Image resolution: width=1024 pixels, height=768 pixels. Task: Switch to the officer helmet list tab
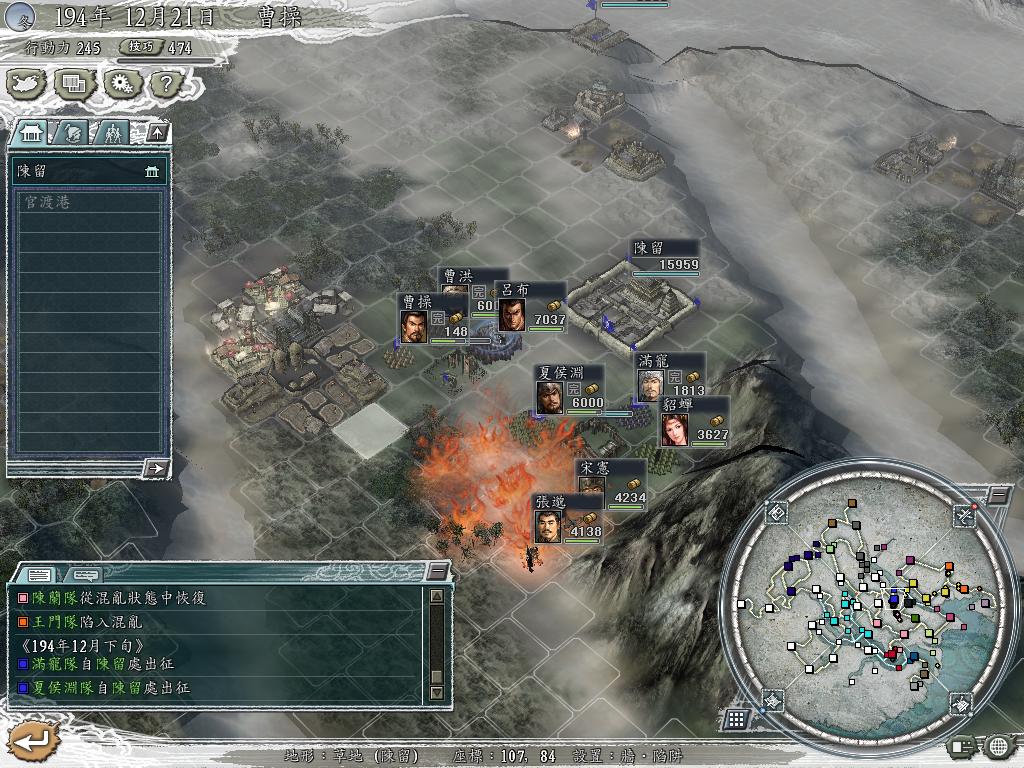[73, 132]
